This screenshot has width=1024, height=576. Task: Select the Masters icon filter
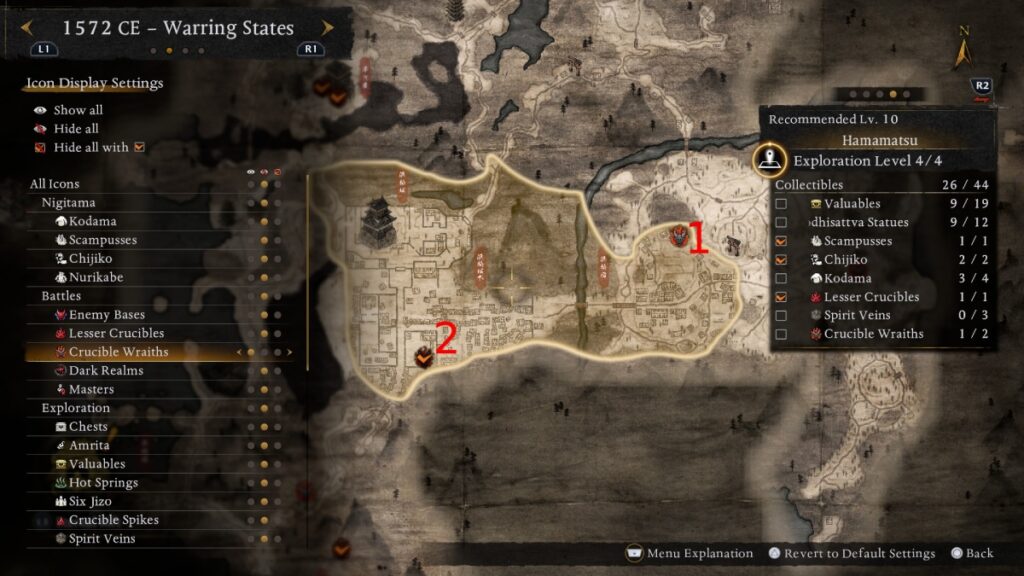pyautogui.click(x=91, y=389)
